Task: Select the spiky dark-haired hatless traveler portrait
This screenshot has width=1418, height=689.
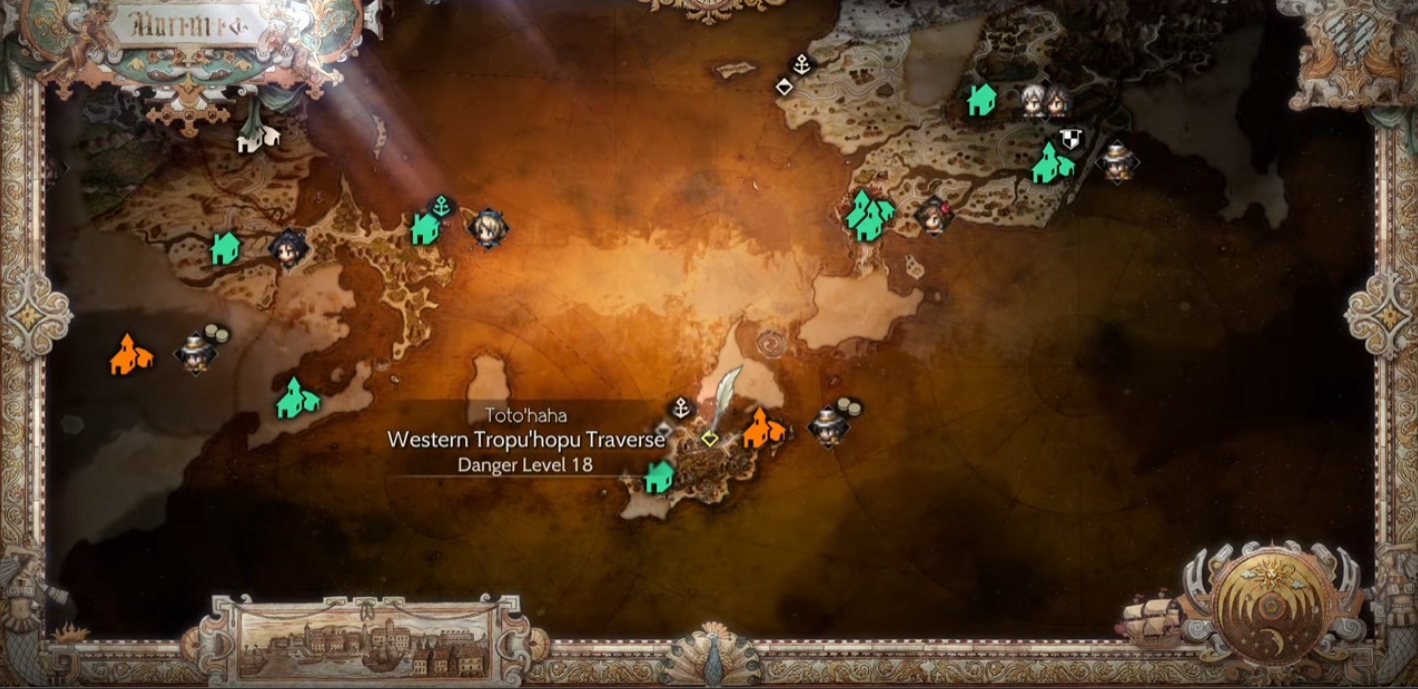Action: (288, 247)
